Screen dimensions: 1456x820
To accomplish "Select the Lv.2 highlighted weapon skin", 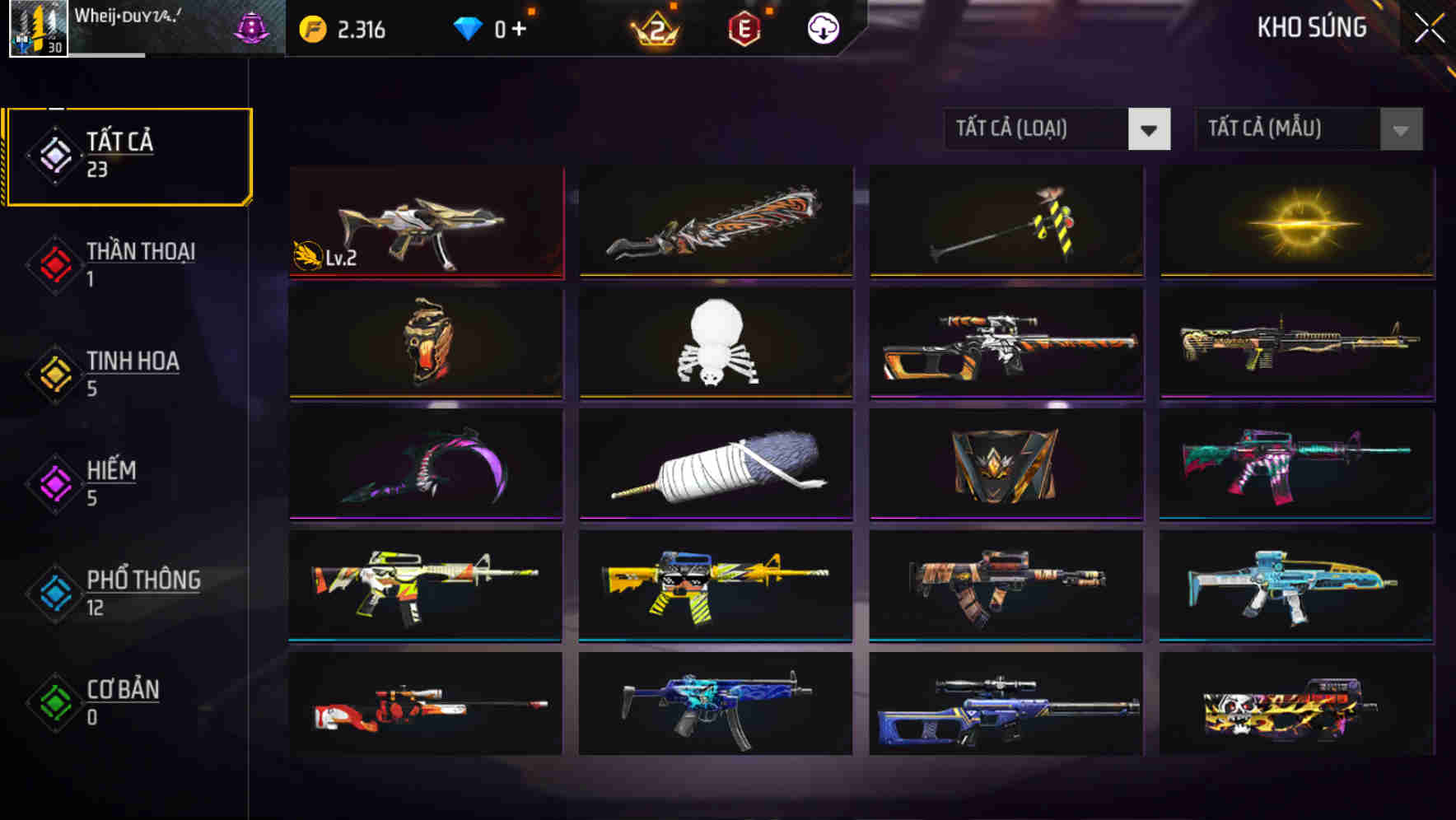I will pyautogui.click(x=425, y=222).
